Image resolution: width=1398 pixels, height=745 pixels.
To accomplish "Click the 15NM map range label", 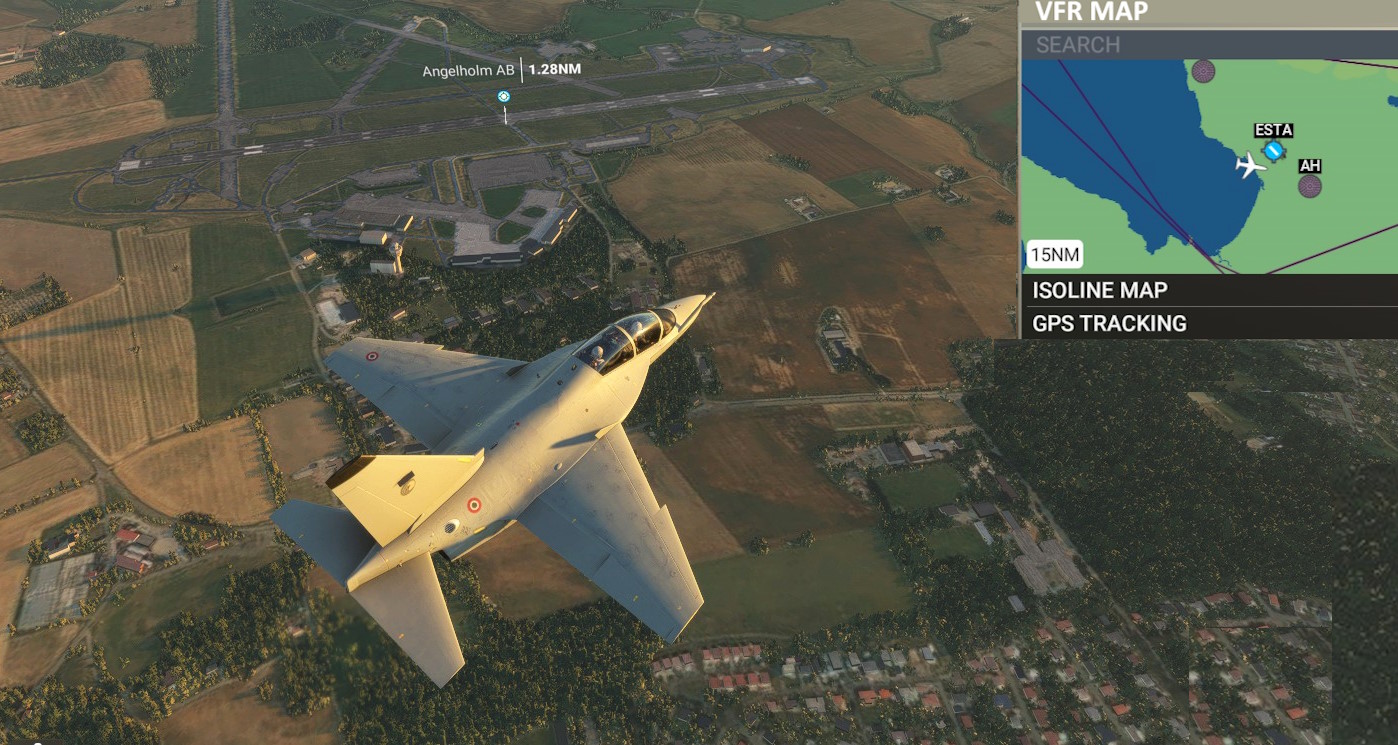I will point(1055,255).
